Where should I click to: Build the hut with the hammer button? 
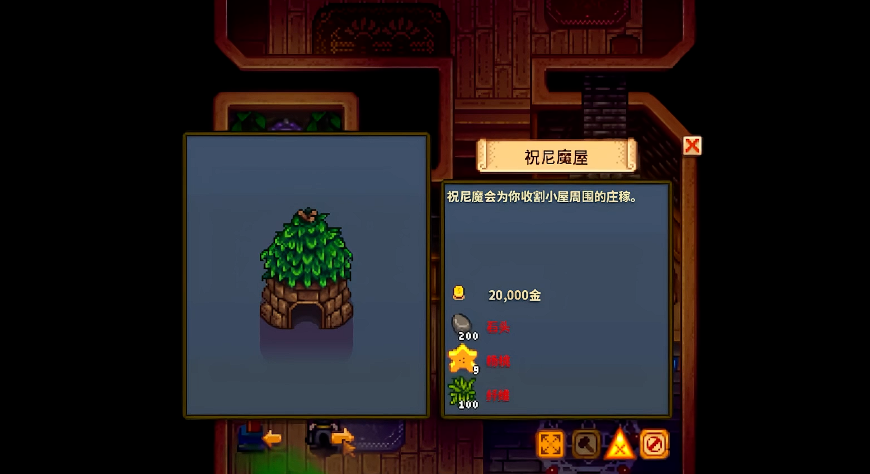[x=586, y=443]
